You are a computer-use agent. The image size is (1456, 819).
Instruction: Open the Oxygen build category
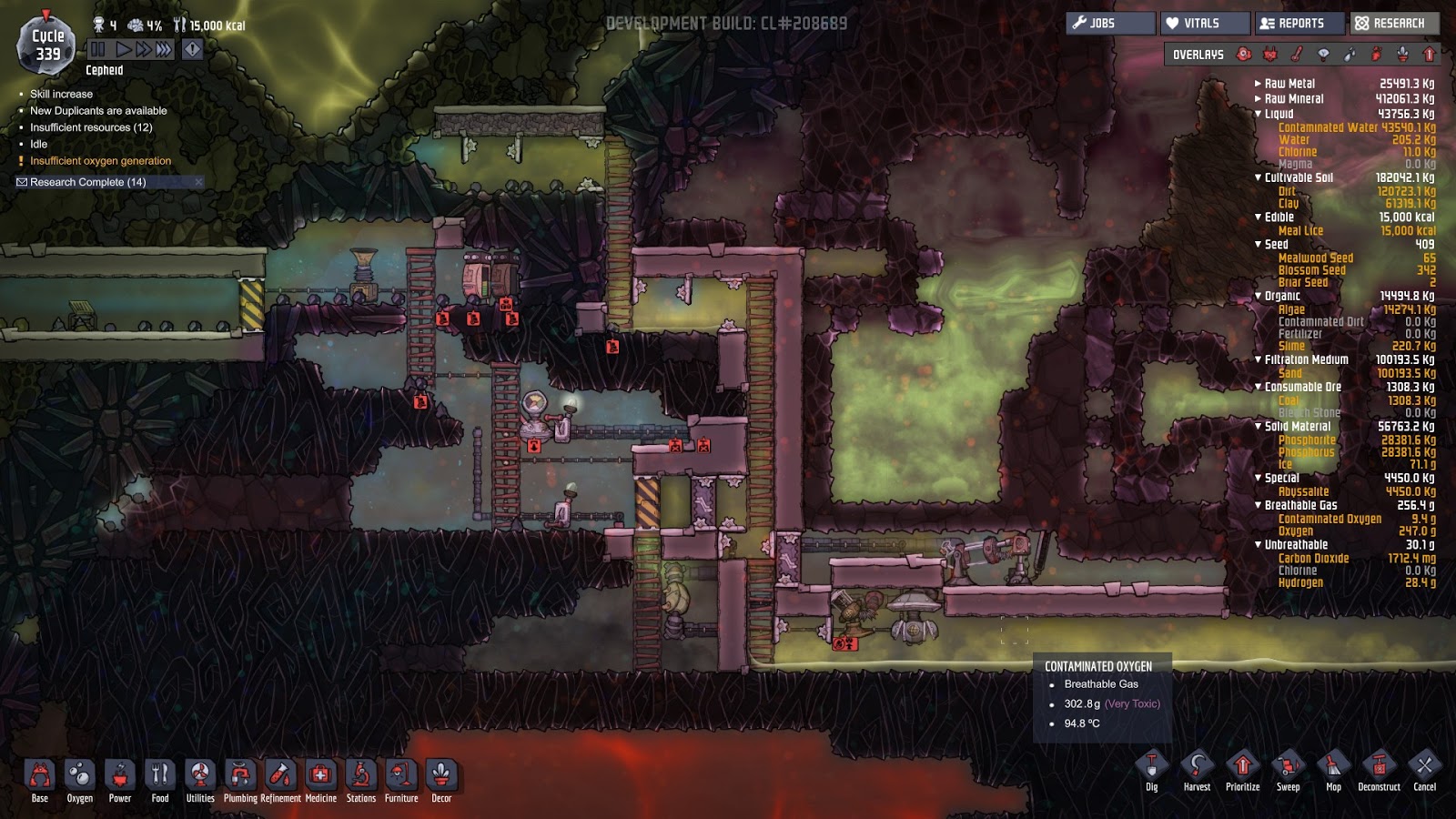(80, 780)
